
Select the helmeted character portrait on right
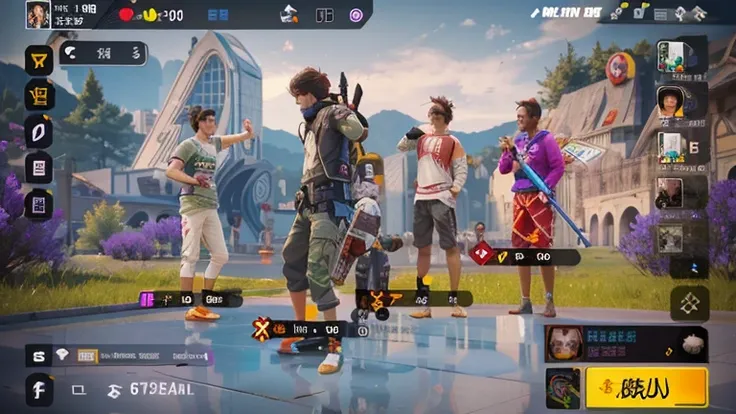click(x=671, y=100)
